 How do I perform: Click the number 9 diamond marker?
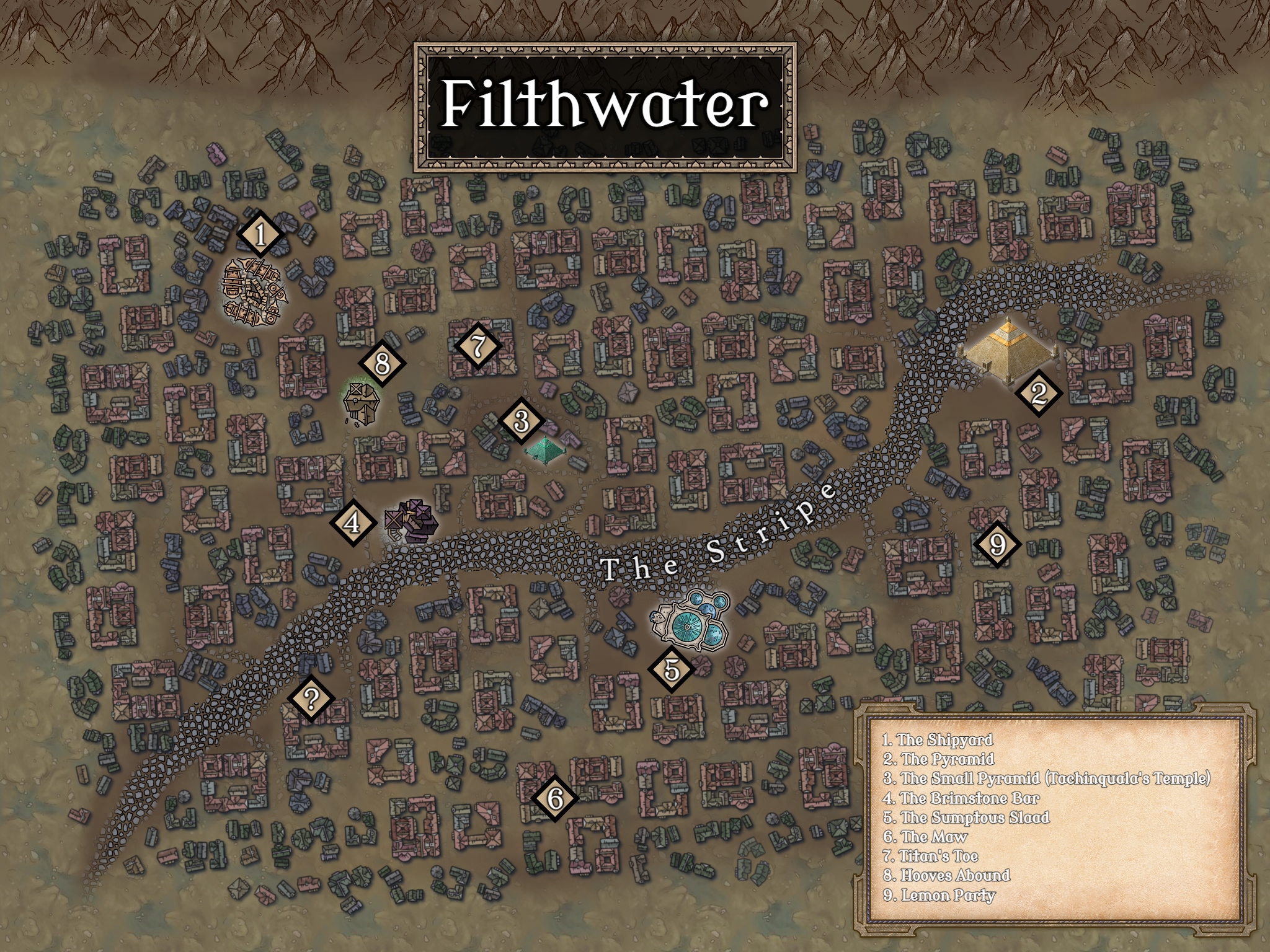(997, 544)
